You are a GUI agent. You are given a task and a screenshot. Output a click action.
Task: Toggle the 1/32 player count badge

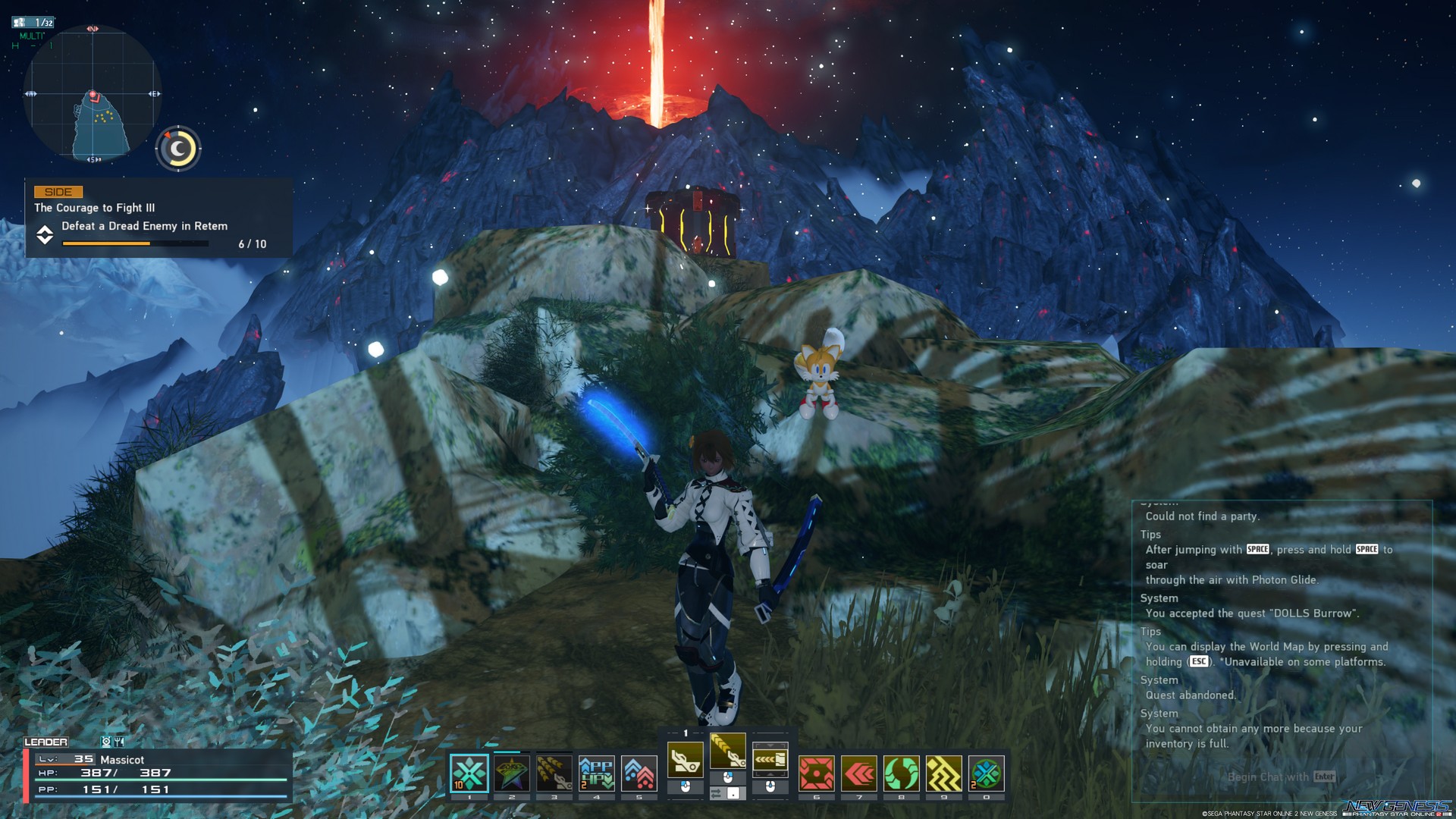click(36, 21)
